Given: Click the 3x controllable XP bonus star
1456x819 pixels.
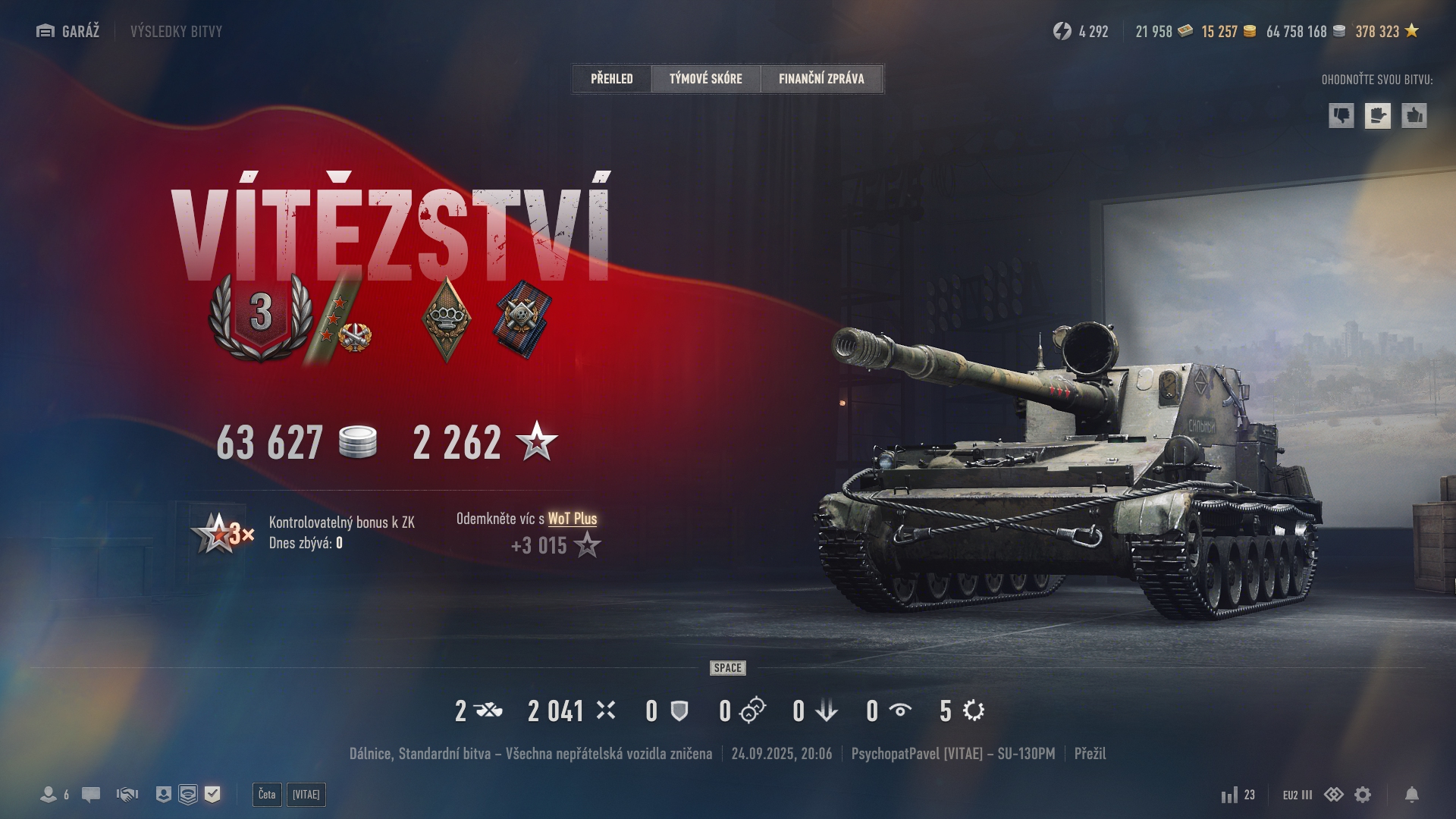Looking at the screenshot, I should 221,533.
